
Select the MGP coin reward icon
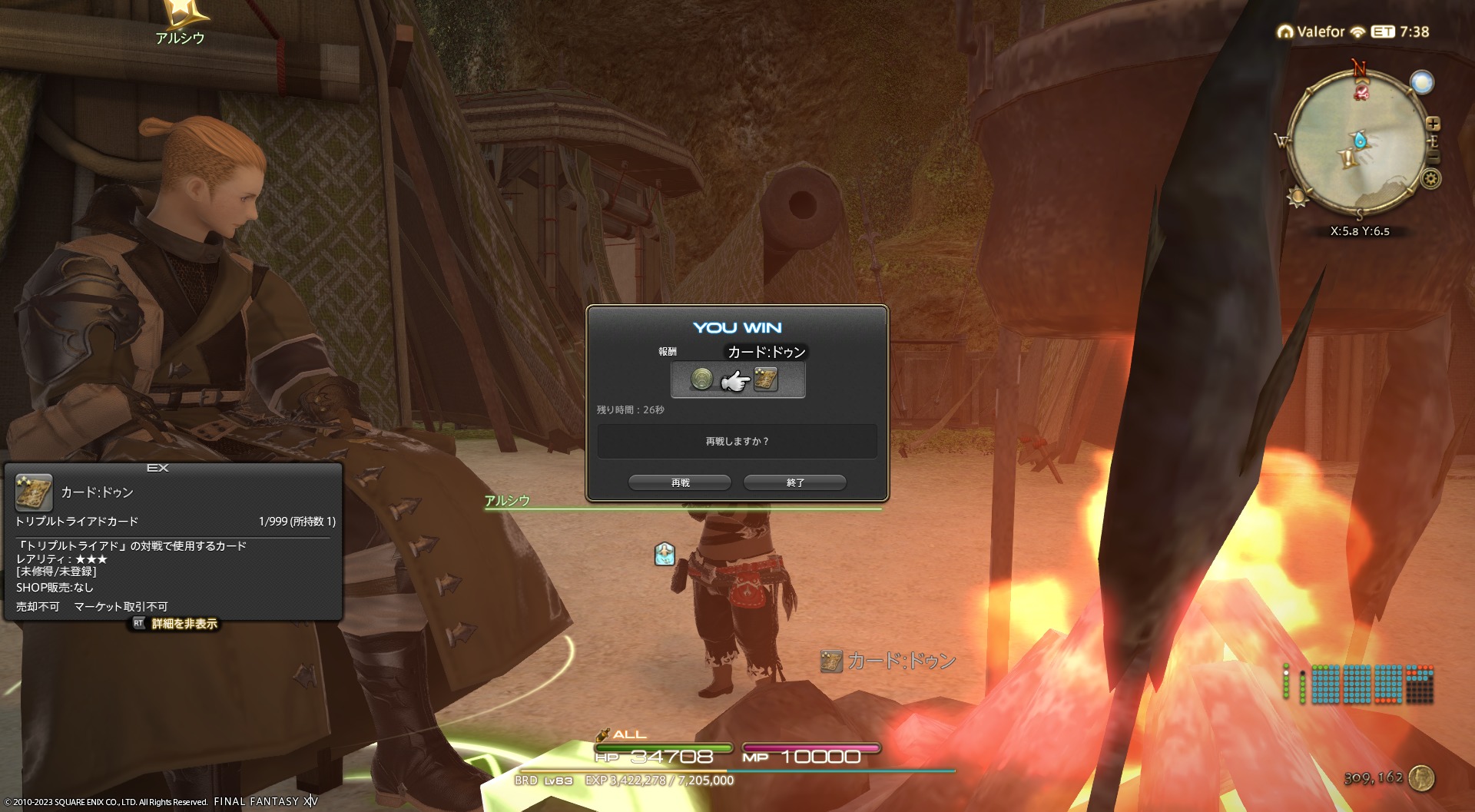click(701, 379)
